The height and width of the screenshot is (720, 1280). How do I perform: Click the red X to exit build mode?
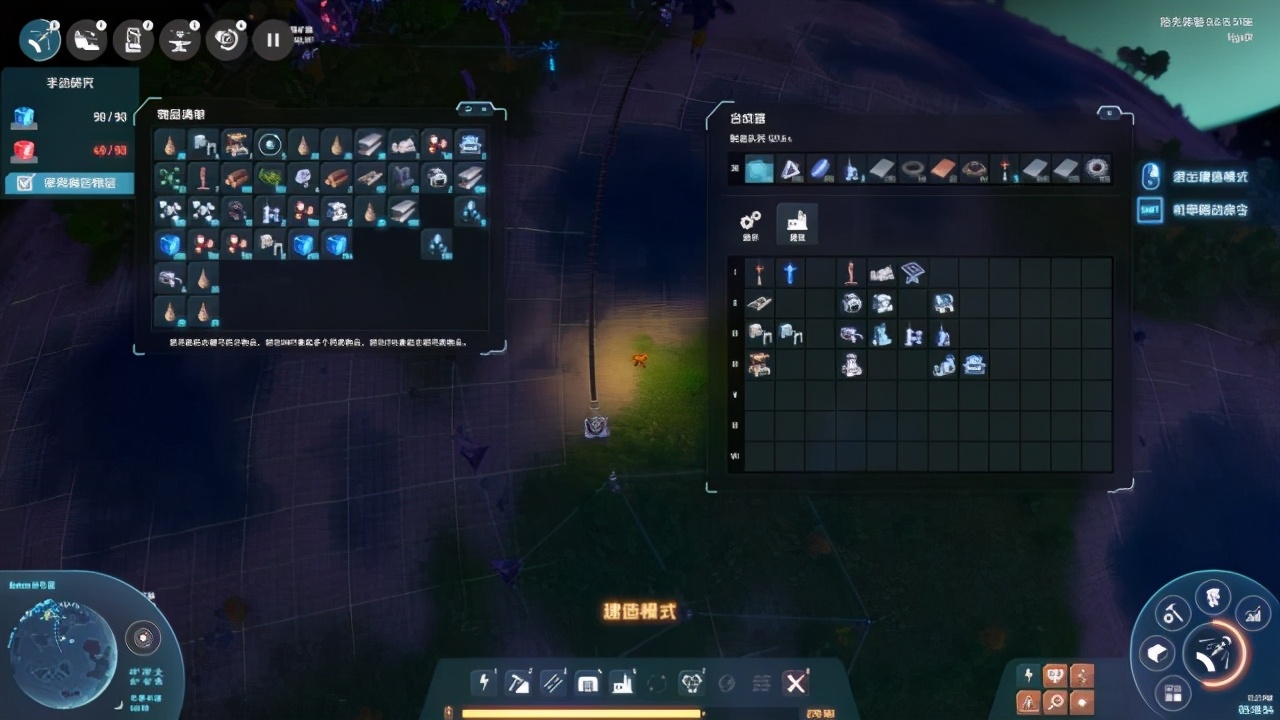pos(795,682)
